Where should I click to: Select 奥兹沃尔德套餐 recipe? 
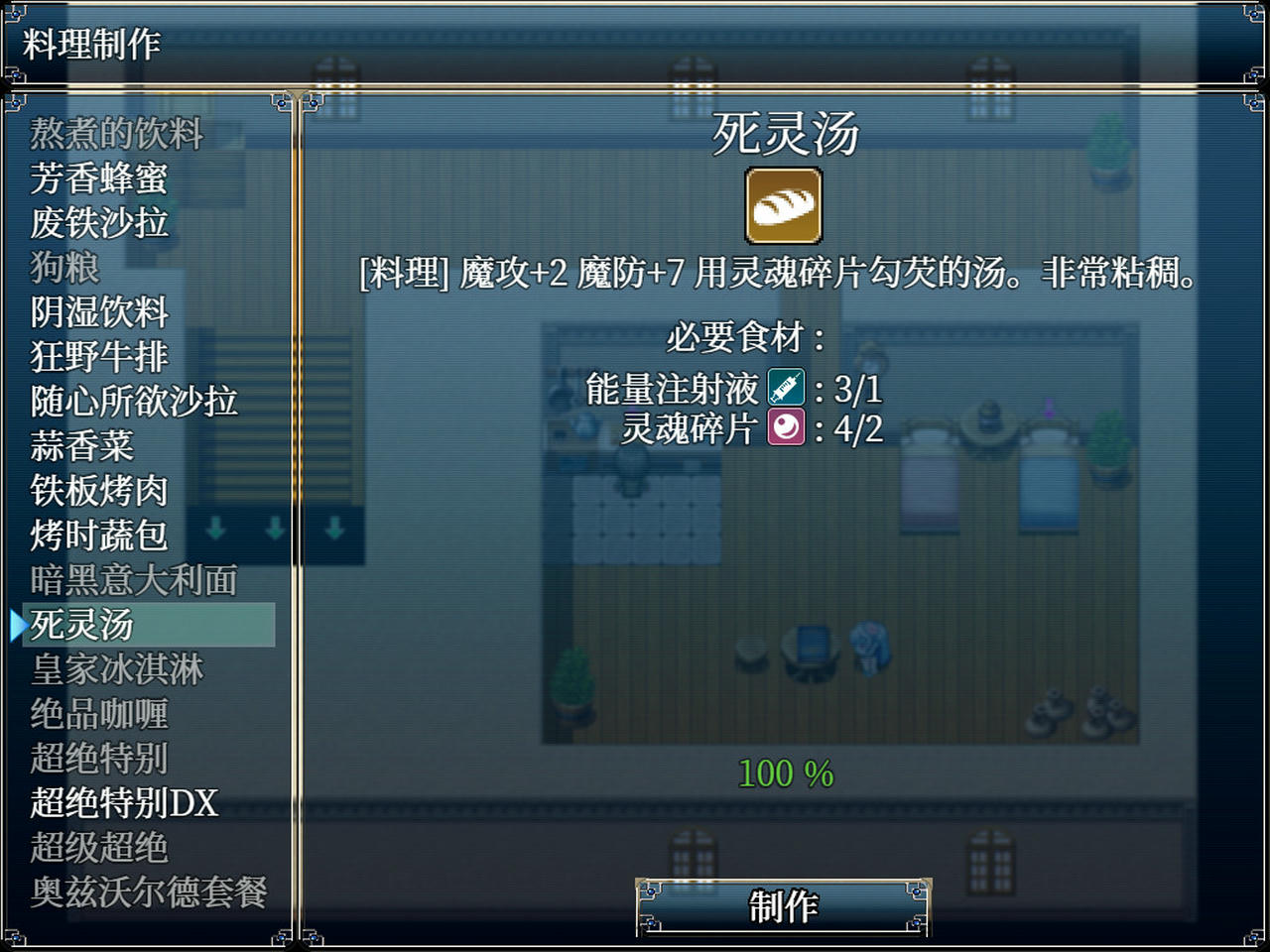click(x=149, y=892)
